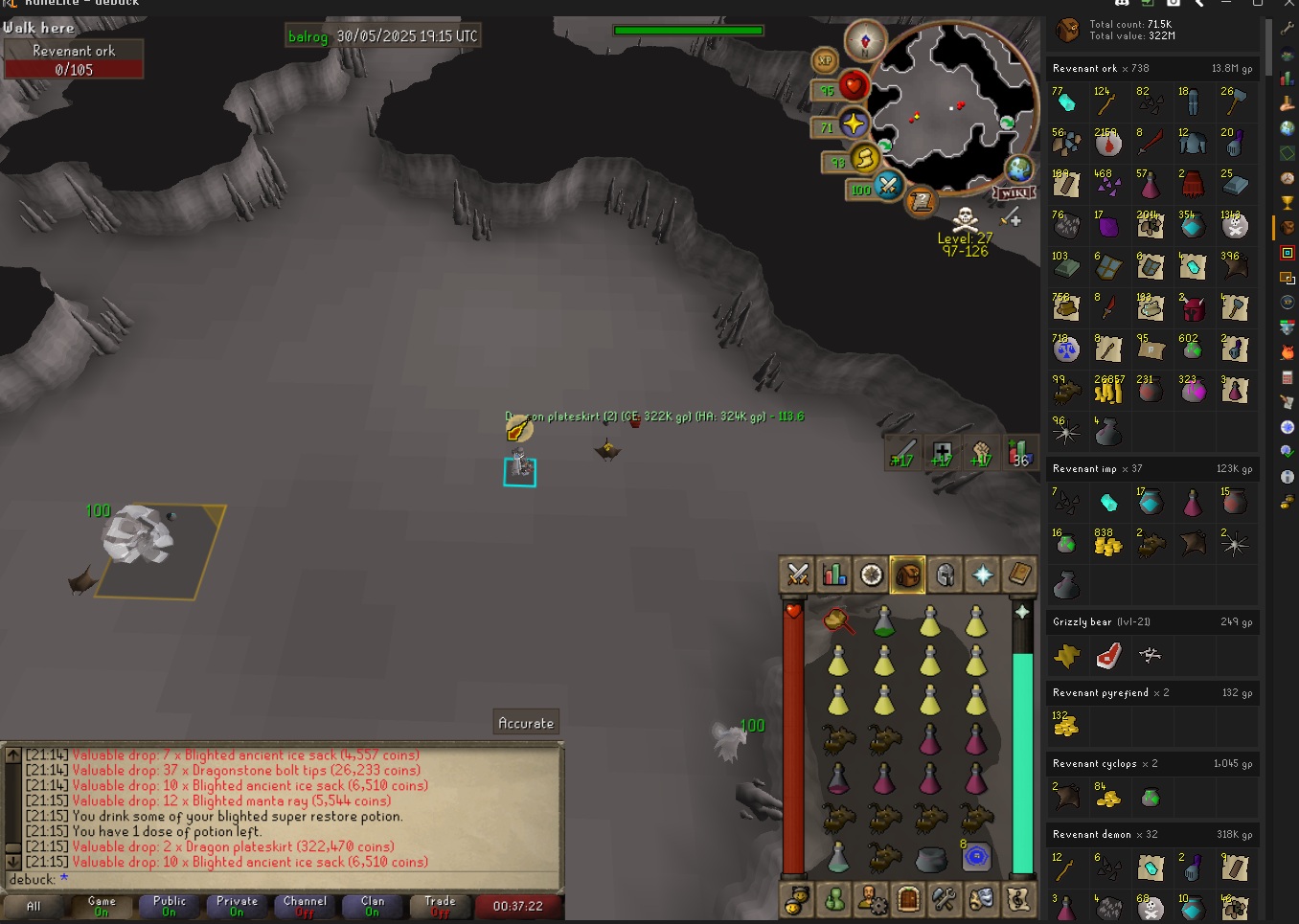Open the World Map globe
This screenshot has width=1299, height=924.
(x=1018, y=169)
